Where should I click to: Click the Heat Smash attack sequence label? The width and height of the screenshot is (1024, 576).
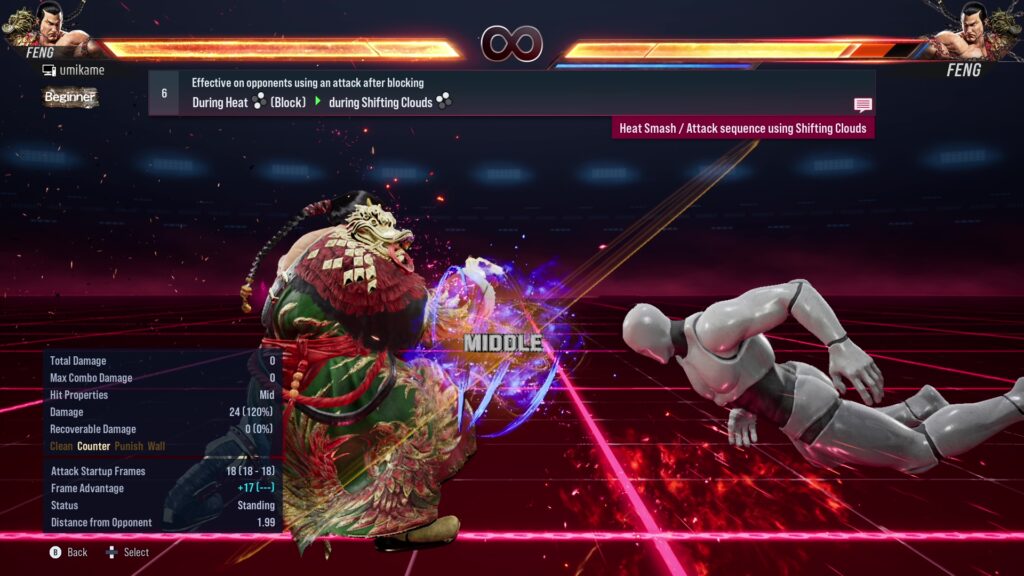click(743, 128)
